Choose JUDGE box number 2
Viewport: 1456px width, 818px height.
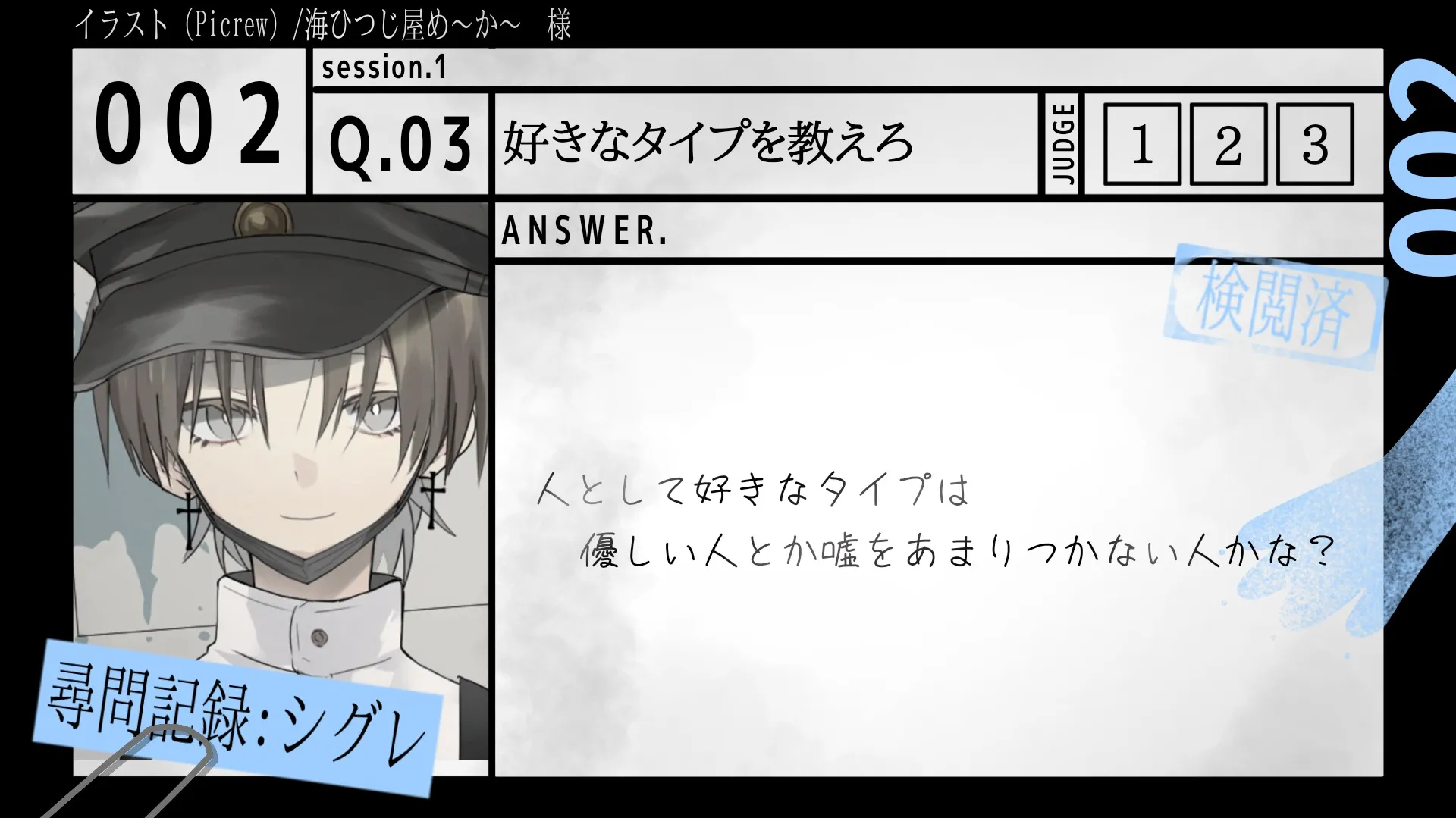(1228, 144)
